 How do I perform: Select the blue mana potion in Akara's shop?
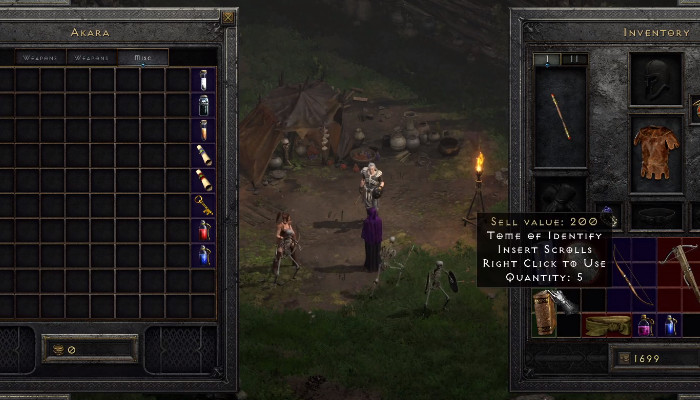tap(204, 254)
